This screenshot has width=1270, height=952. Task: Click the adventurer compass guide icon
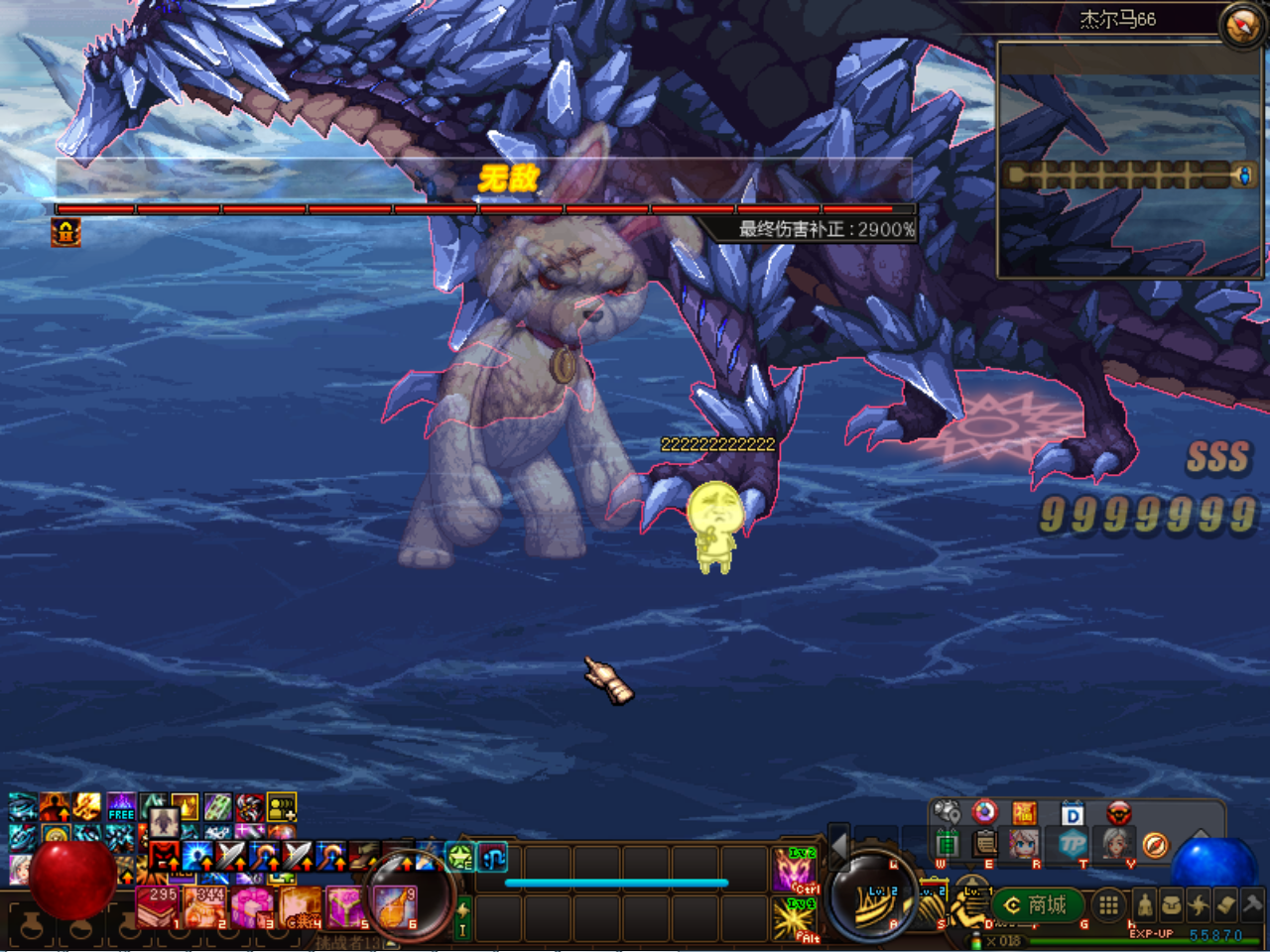1156,846
